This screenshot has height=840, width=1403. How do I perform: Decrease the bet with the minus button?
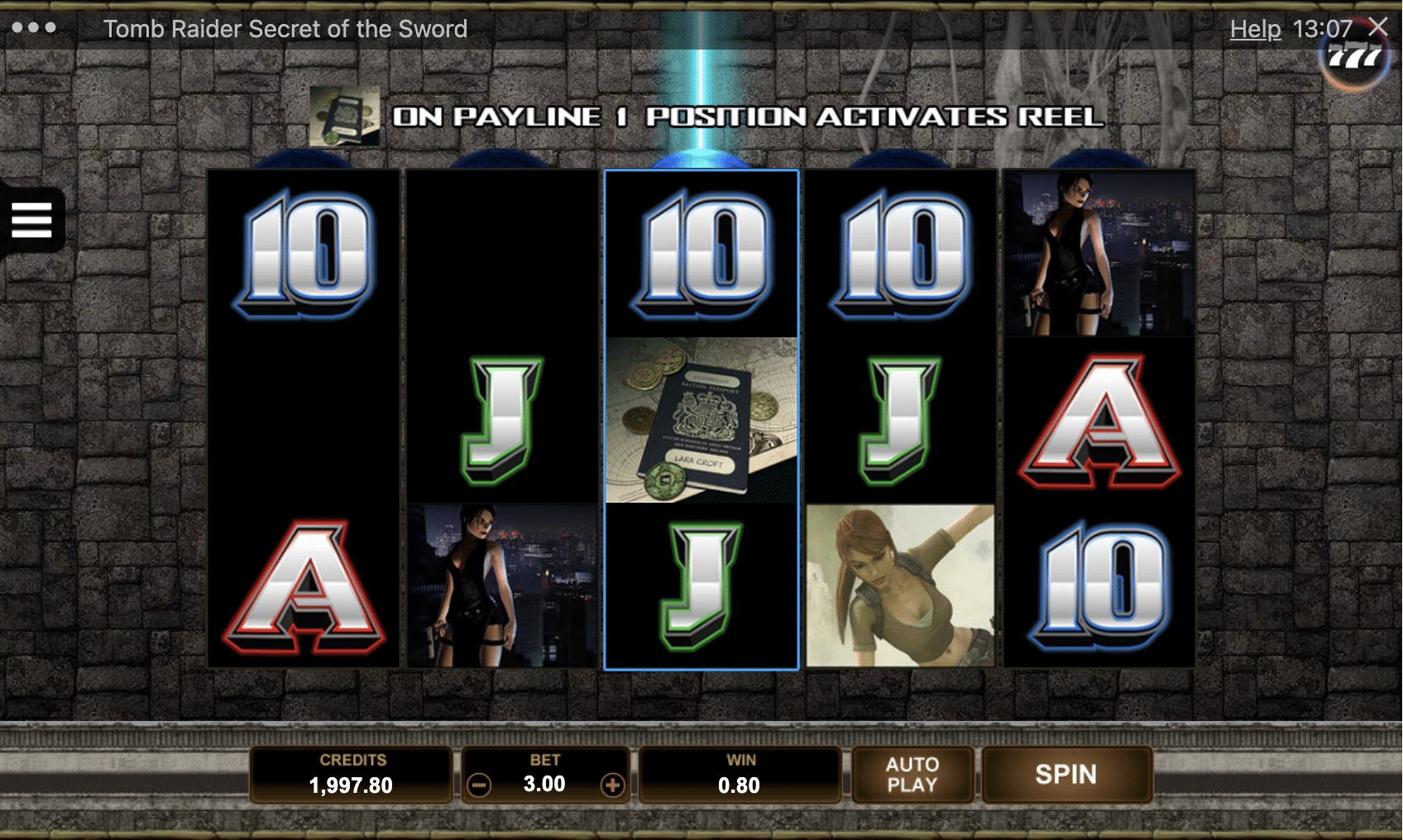479,785
